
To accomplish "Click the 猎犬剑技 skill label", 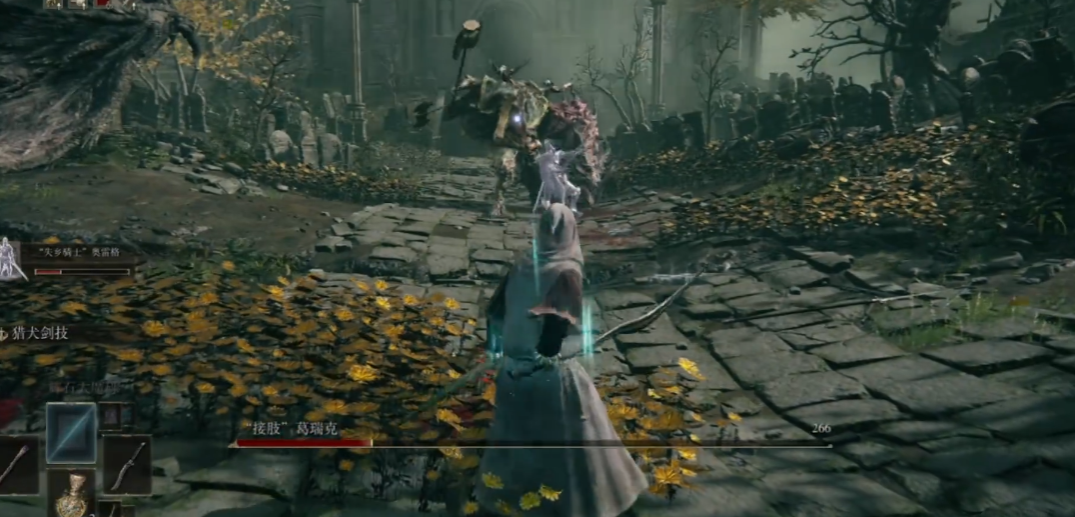I will [x=42, y=333].
